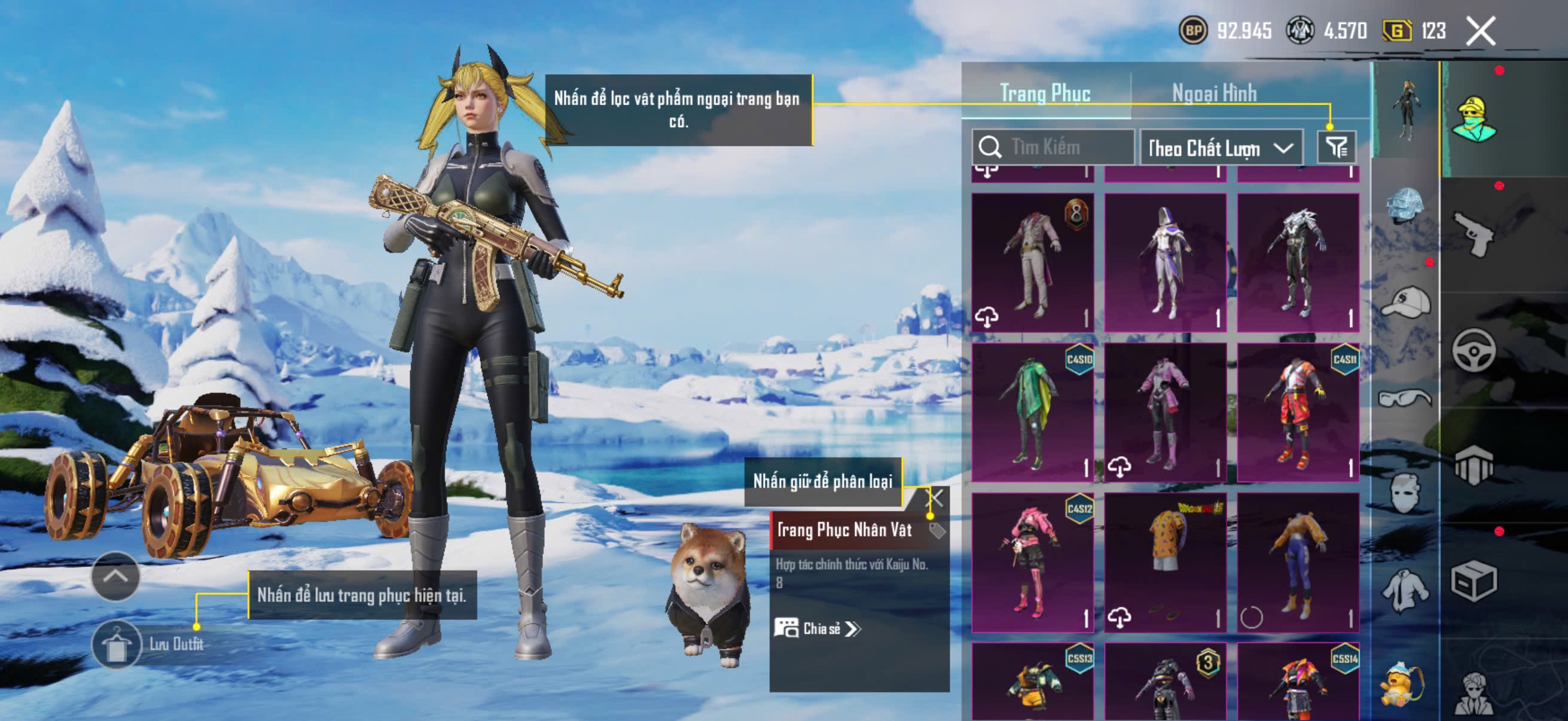1568x721 pixels.
Task: Select the baseball cap headwear category
Action: [x=1405, y=303]
